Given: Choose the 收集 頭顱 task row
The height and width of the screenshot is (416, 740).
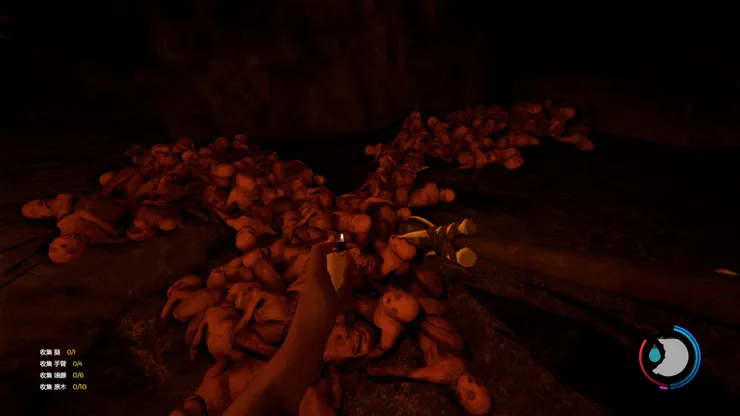Looking at the screenshot, I should [62, 375].
